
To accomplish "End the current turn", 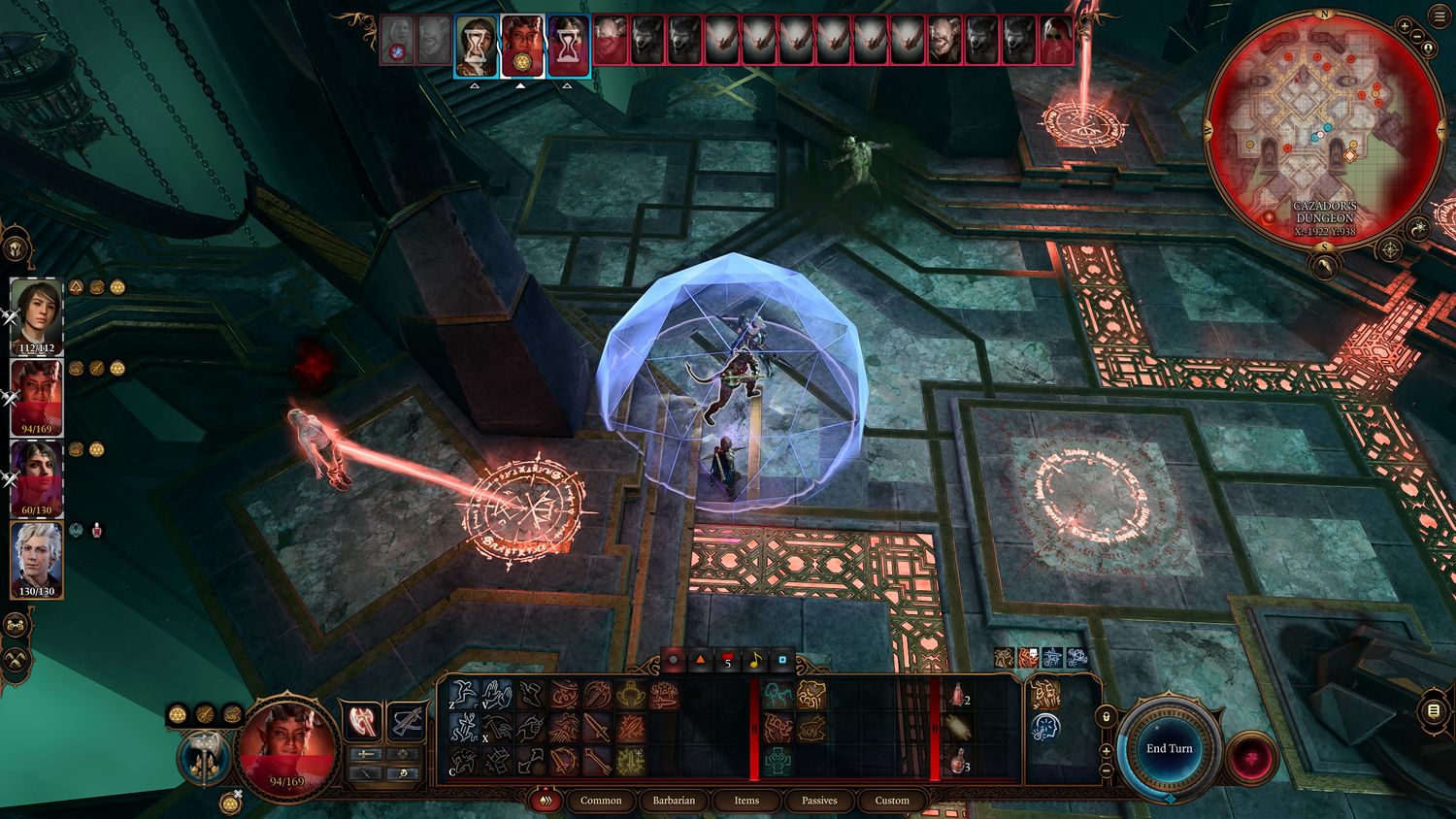I will tap(1169, 748).
